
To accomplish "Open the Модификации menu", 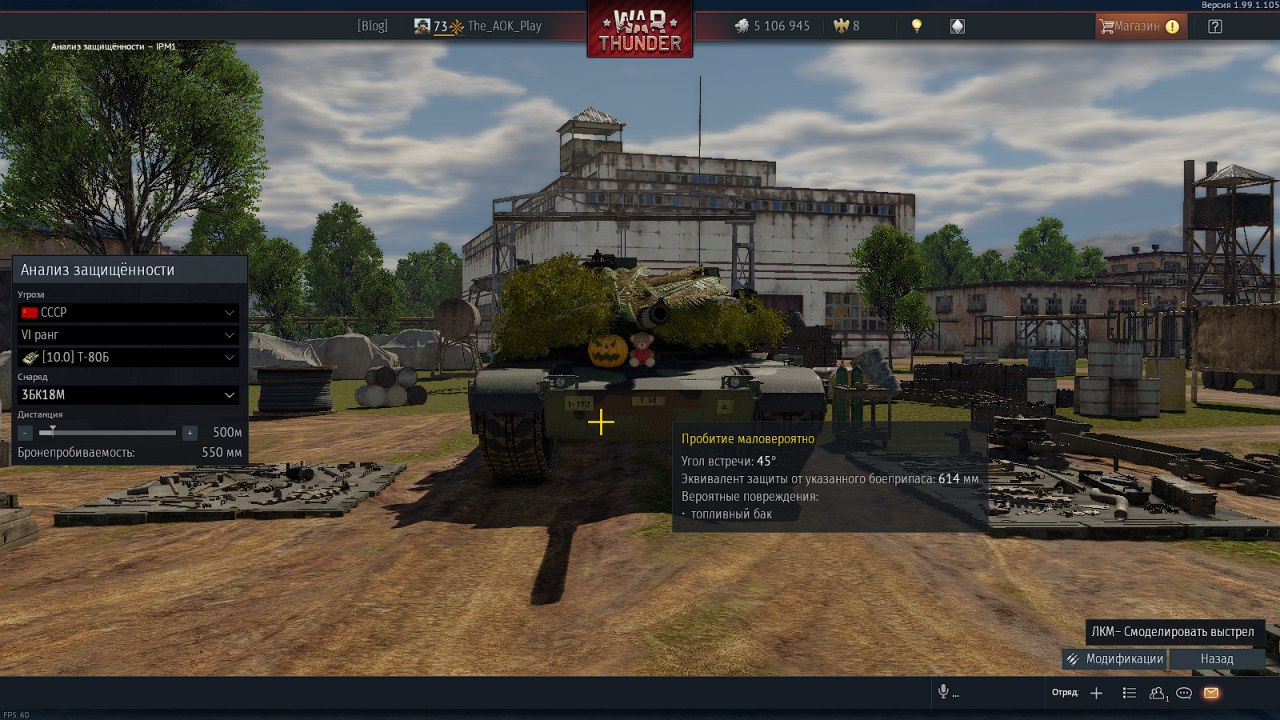I will tap(1114, 659).
